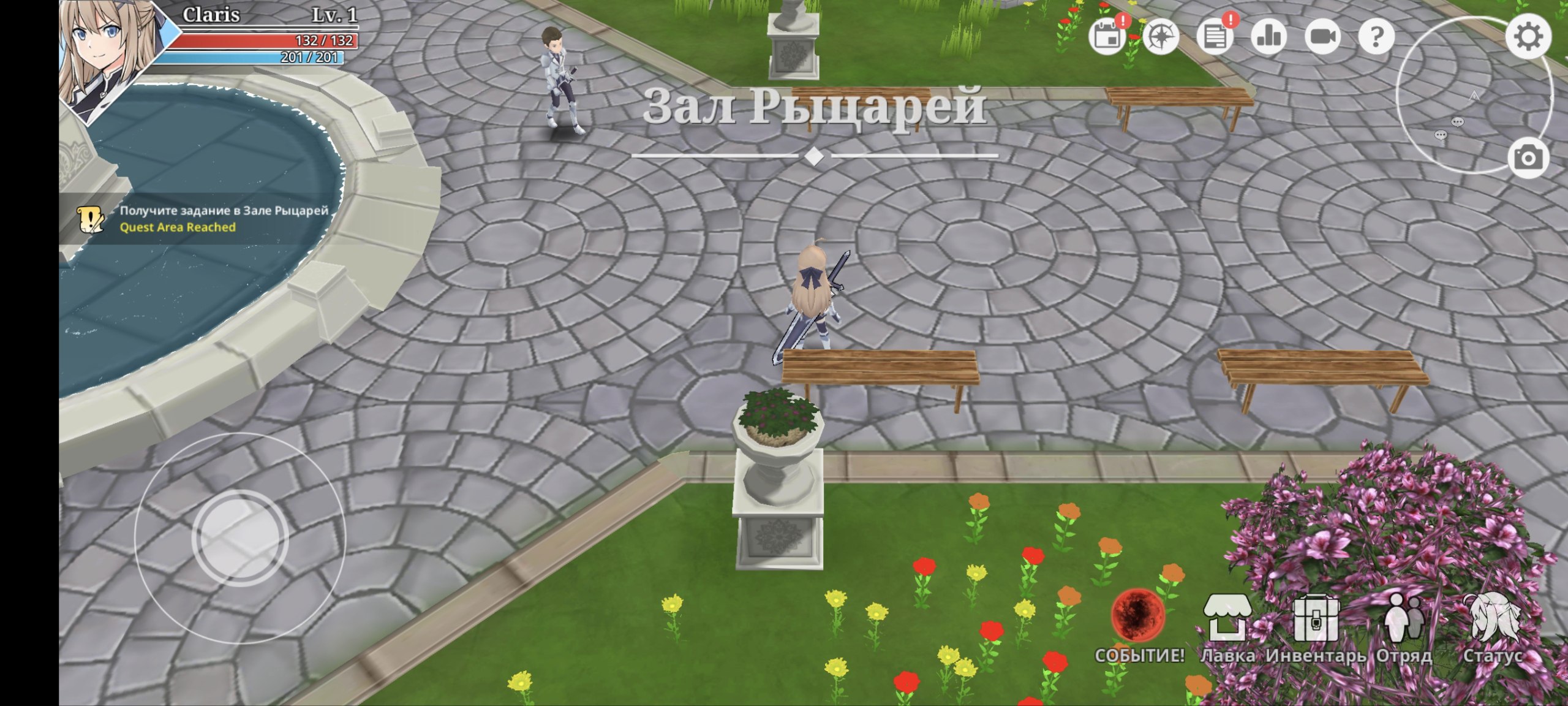Open the circular minimap
The height and width of the screenshot is (706, 1568).
tap(1470, 98)
